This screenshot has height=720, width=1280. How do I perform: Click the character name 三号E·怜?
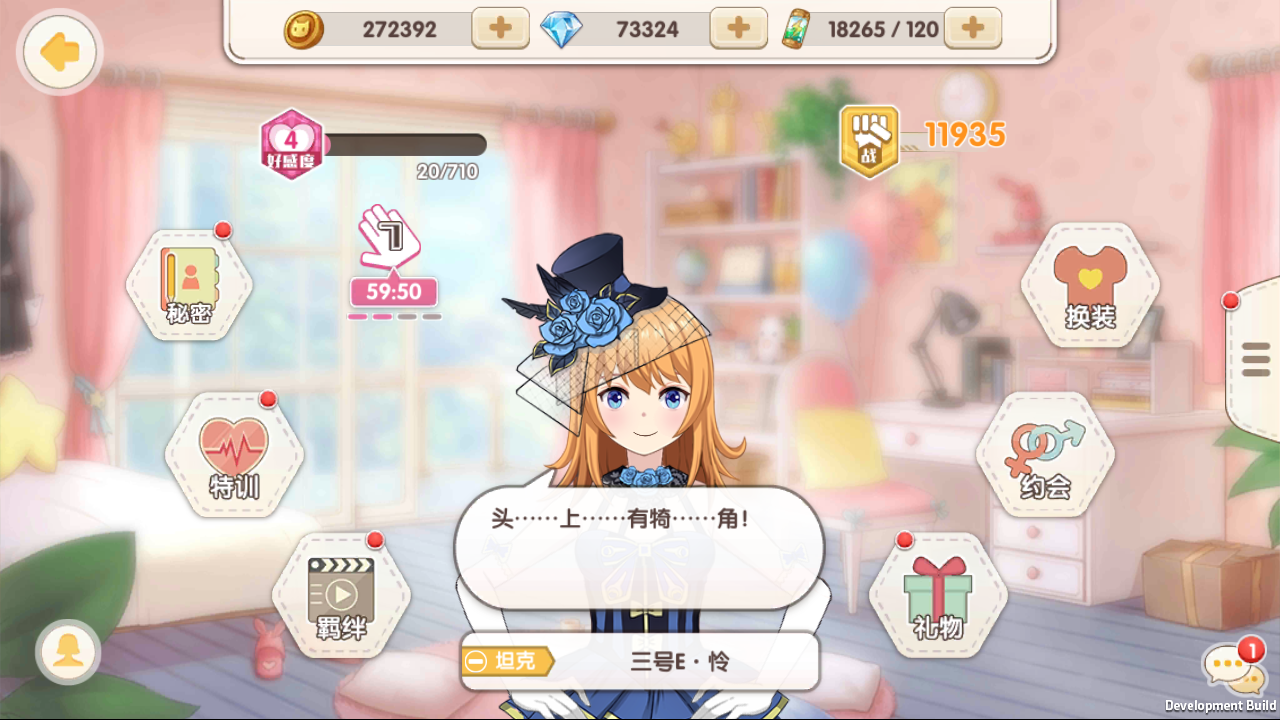(x=680, y=661)
